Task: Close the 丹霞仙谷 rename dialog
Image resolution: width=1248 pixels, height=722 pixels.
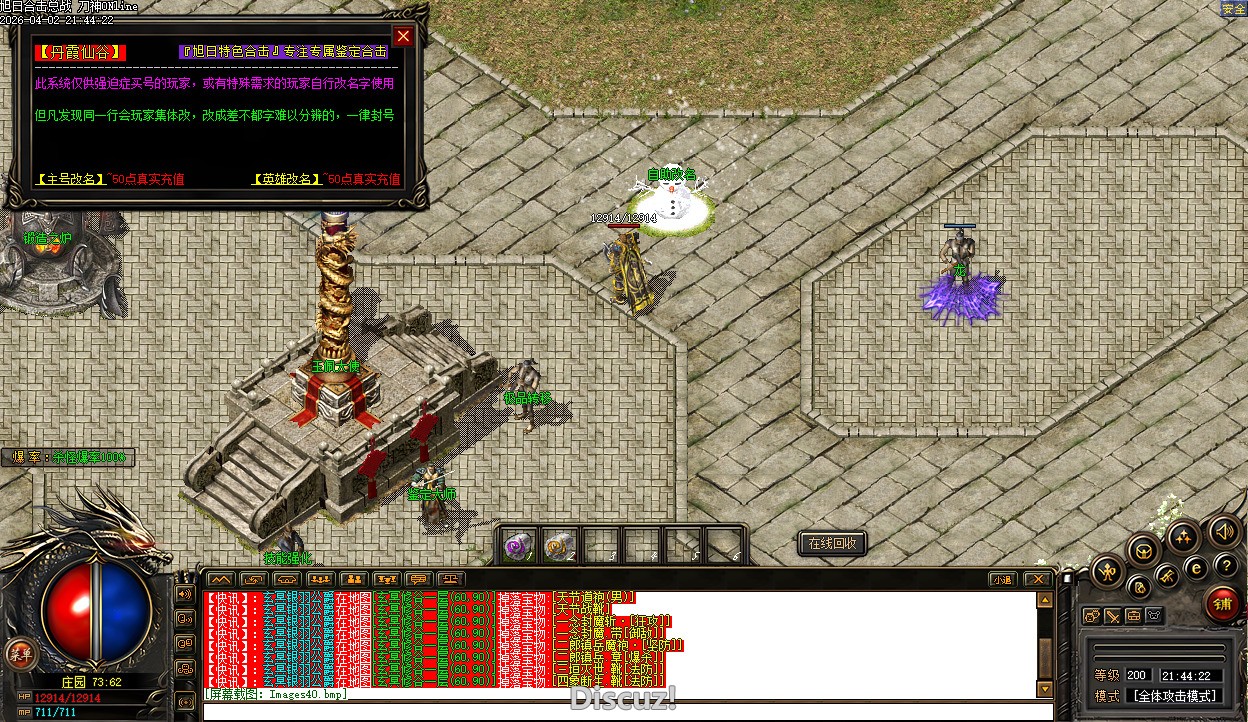Action: coord(403,37)
